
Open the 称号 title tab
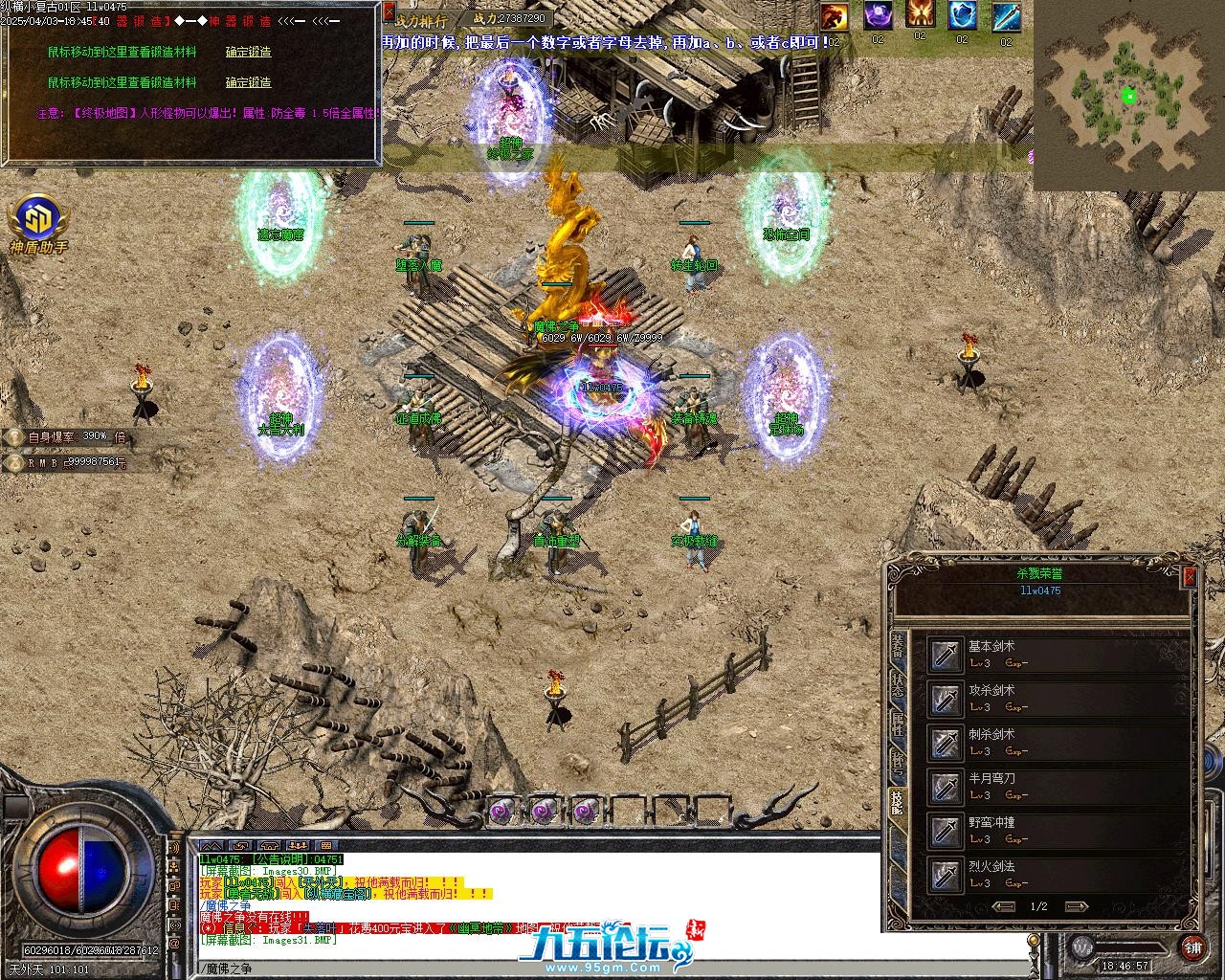(x=898, y=762)
